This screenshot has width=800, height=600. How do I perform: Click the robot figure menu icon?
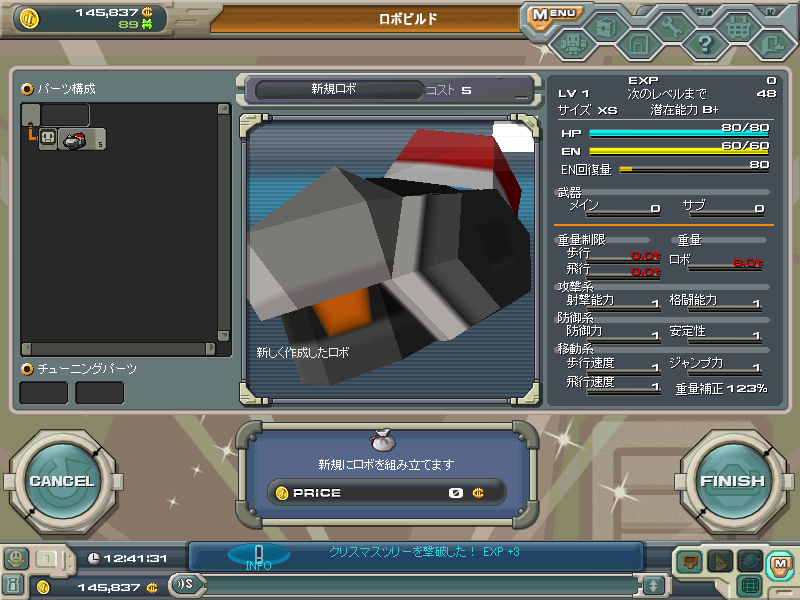pyautogui.click(x=572, y=43)
